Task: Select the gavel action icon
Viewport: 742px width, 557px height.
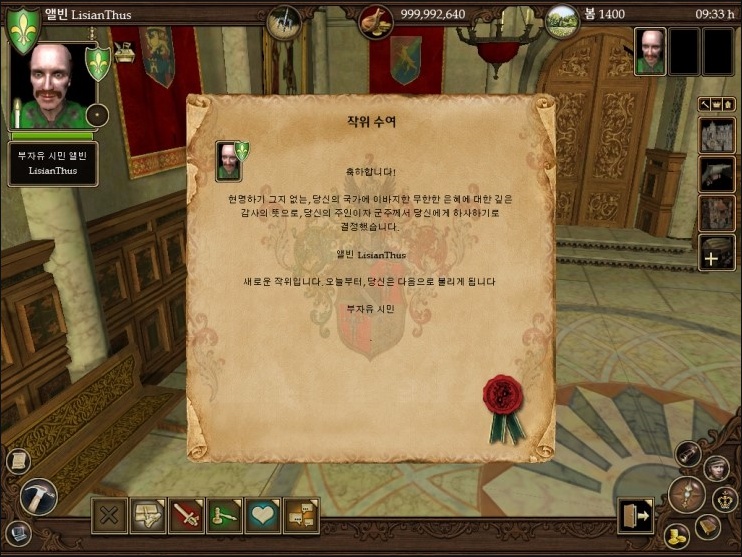Action: tap(224, 516)
